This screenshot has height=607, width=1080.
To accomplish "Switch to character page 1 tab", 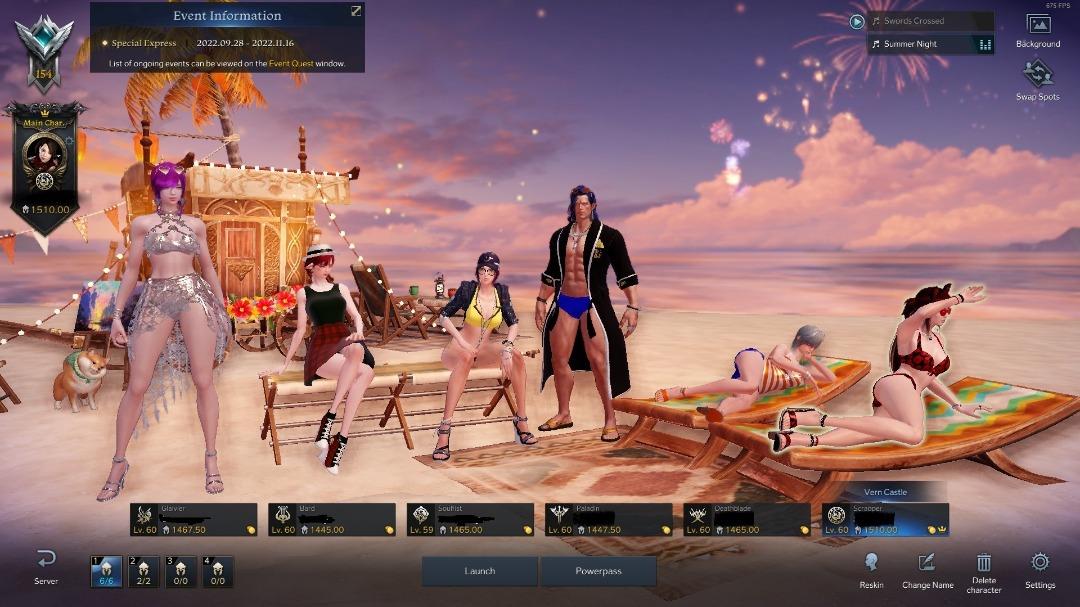I will point(105,571).
